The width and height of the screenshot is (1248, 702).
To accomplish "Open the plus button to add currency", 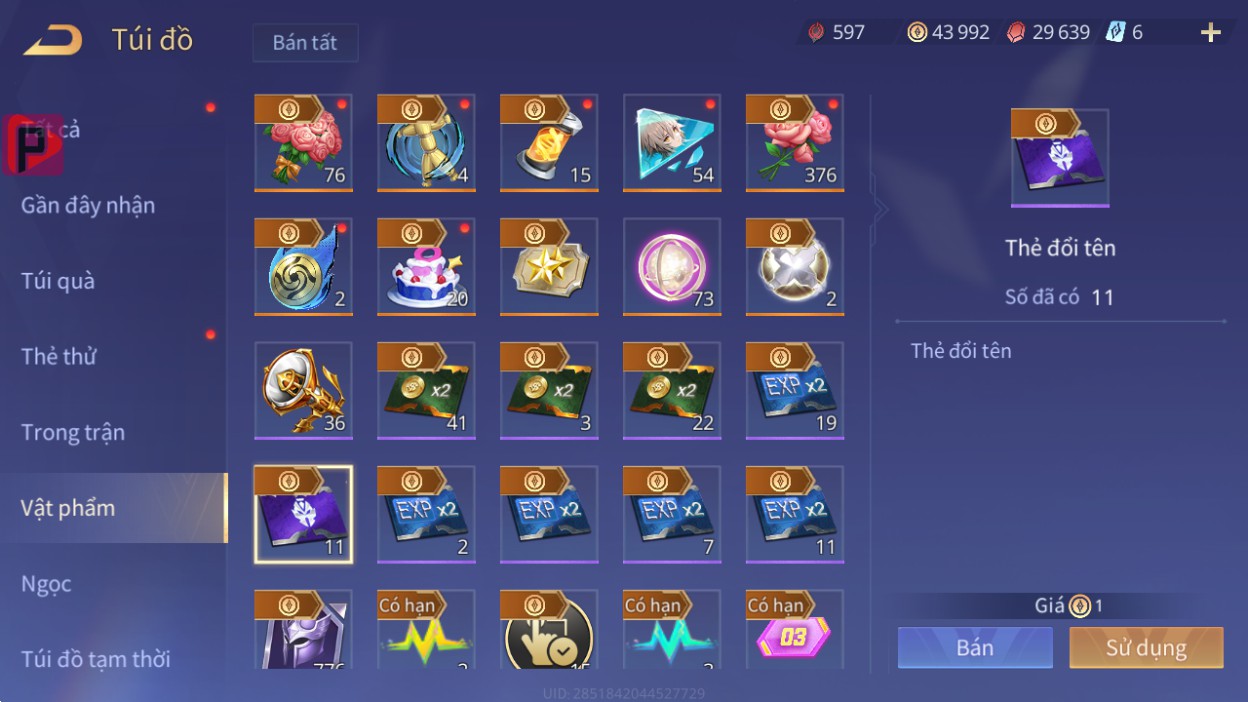I will pos(1210,33).
